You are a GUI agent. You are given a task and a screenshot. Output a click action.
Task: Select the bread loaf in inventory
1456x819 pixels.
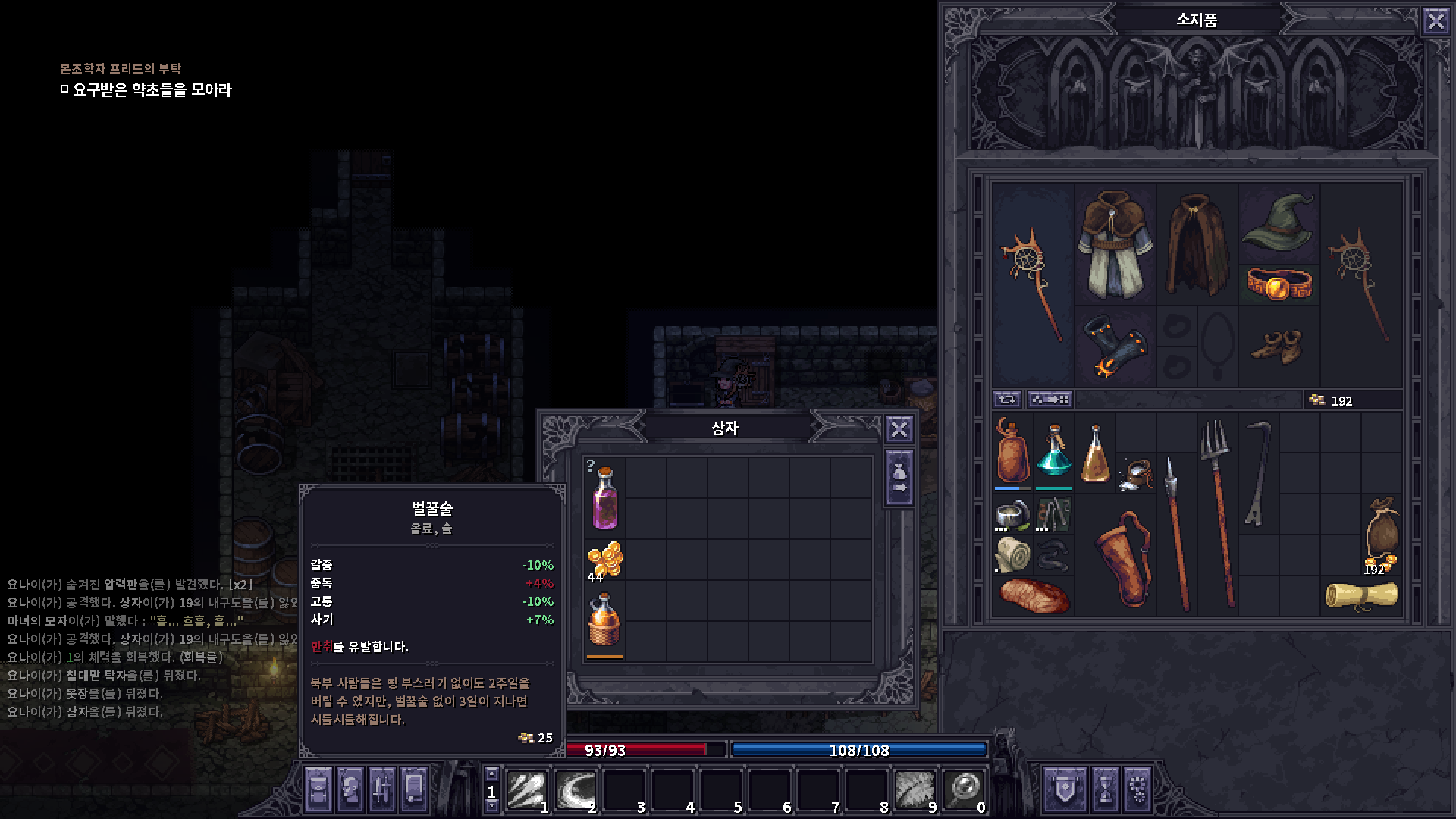coord(1033,595)
